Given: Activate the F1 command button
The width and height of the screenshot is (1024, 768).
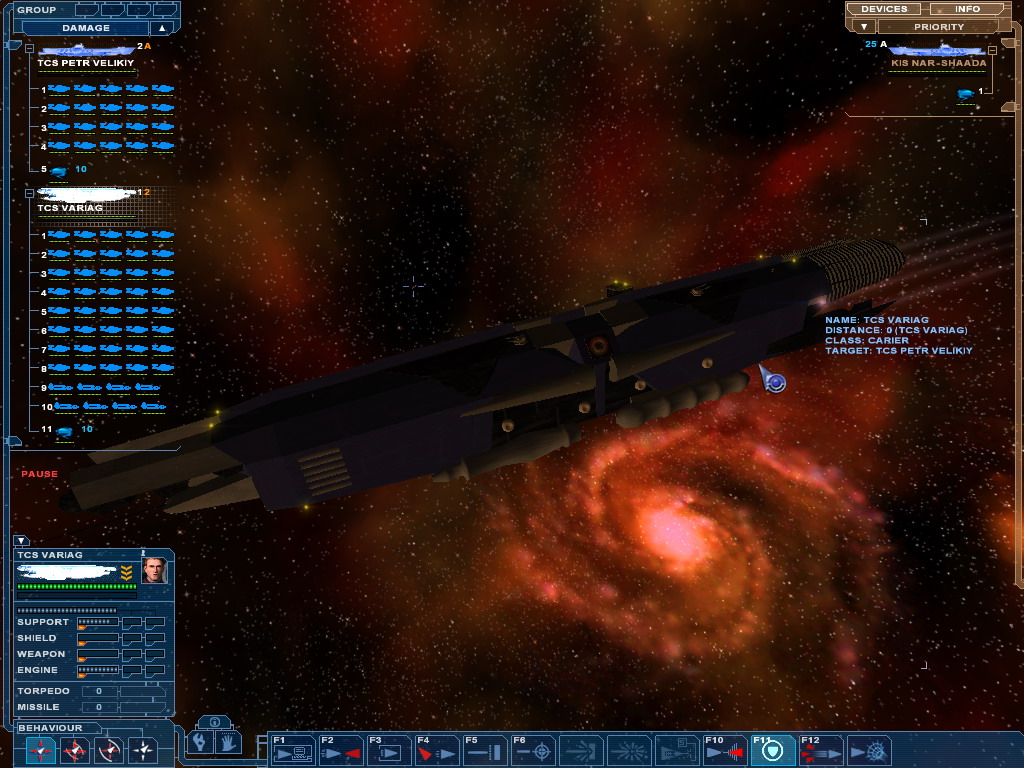Looking at the screenshot, I should tap(291, 750).
